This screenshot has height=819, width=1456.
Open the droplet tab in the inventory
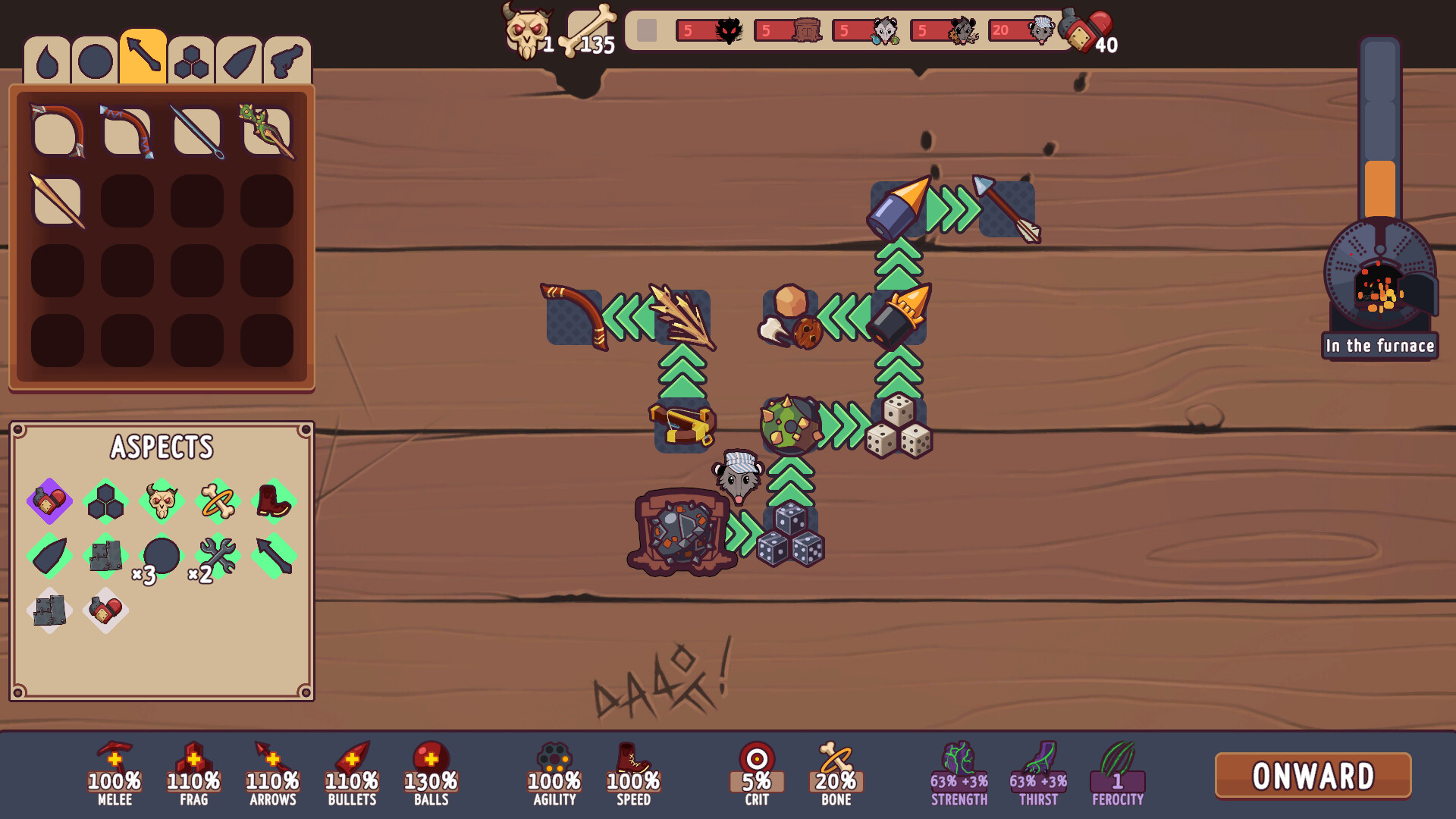pos(48,61)
